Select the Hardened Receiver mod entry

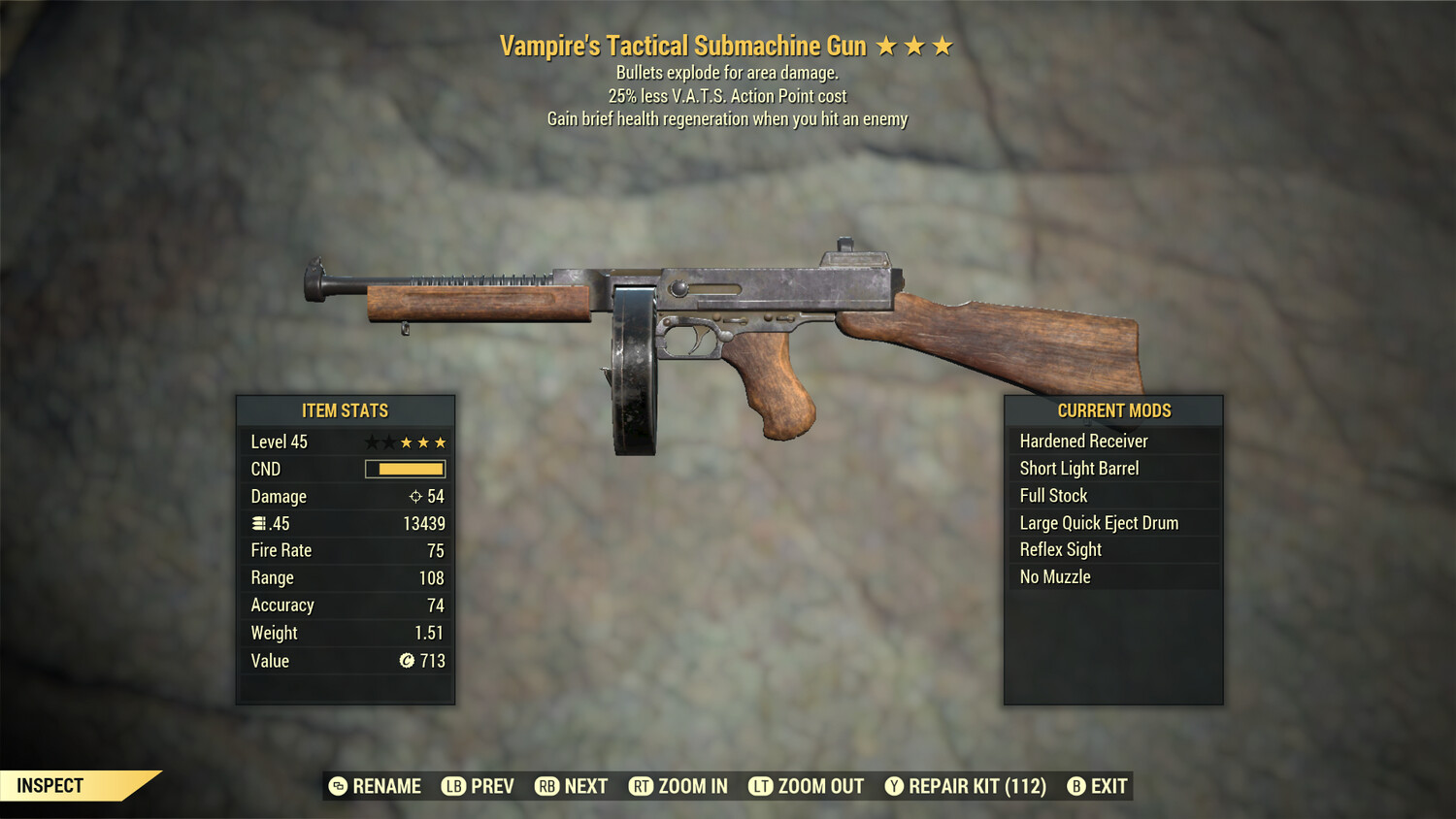1083,441
